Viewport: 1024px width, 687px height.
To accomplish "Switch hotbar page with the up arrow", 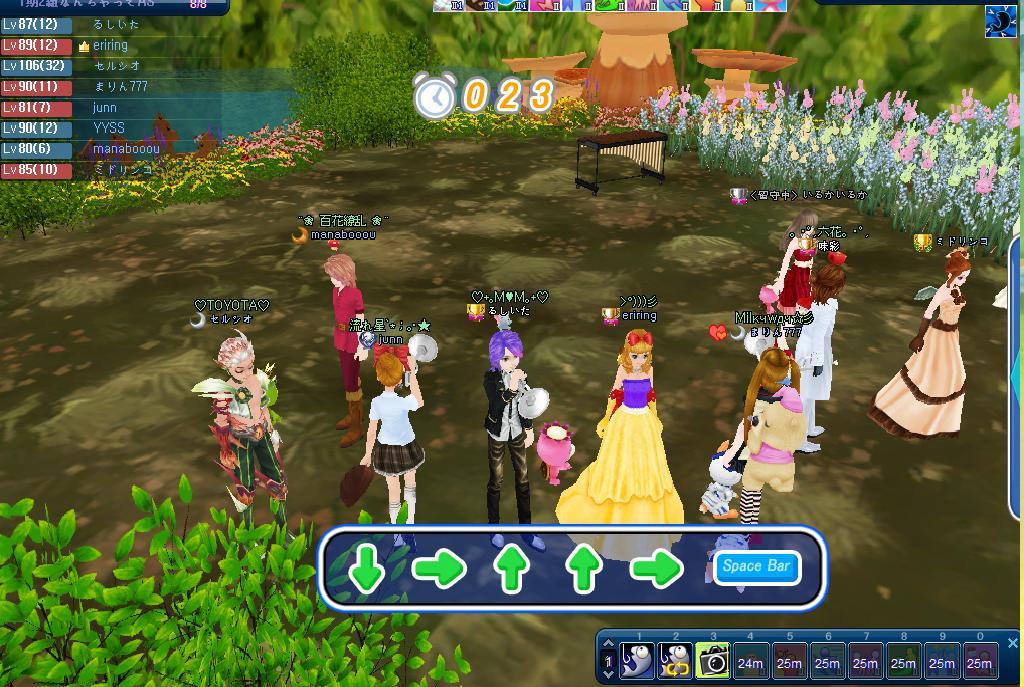I will (608, 645).
